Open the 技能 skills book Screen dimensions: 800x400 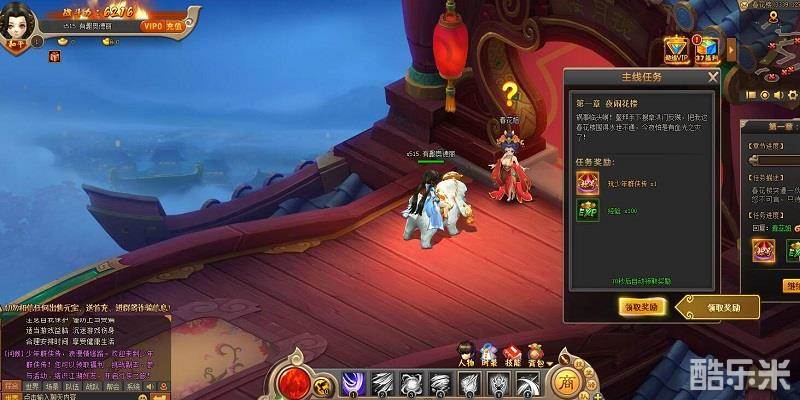[x=511, y=354]
